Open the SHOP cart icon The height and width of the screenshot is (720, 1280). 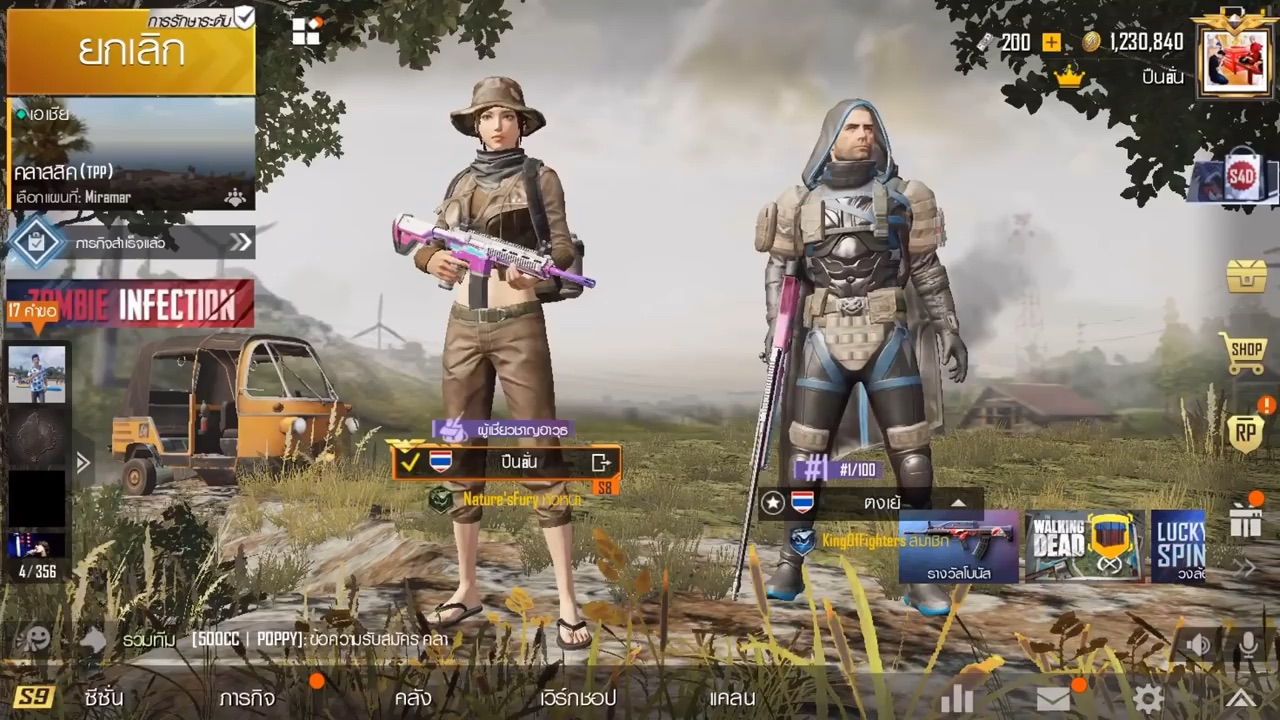[x=1245, y=353]
